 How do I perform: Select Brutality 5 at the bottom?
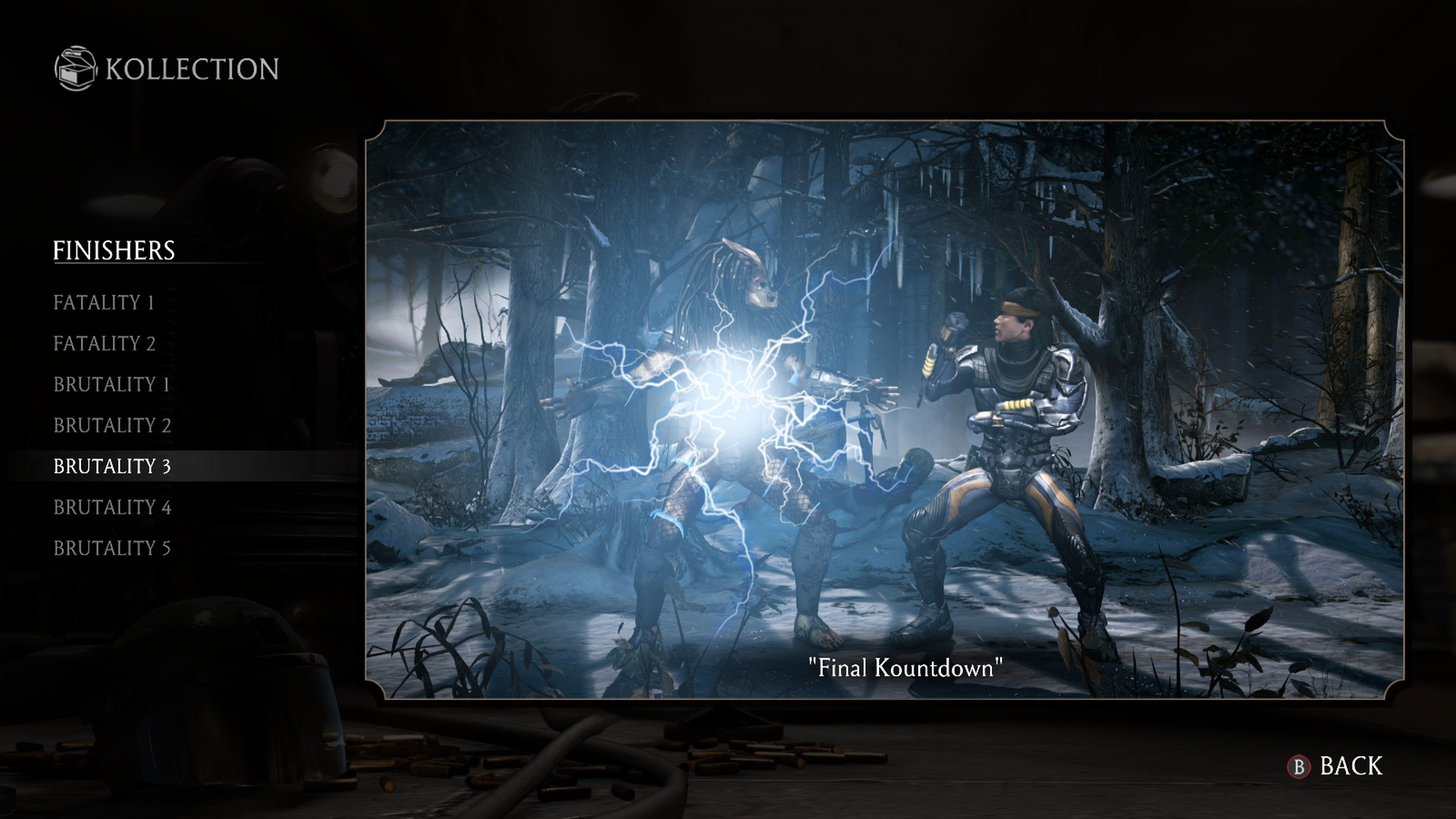(x=114, y=548)
